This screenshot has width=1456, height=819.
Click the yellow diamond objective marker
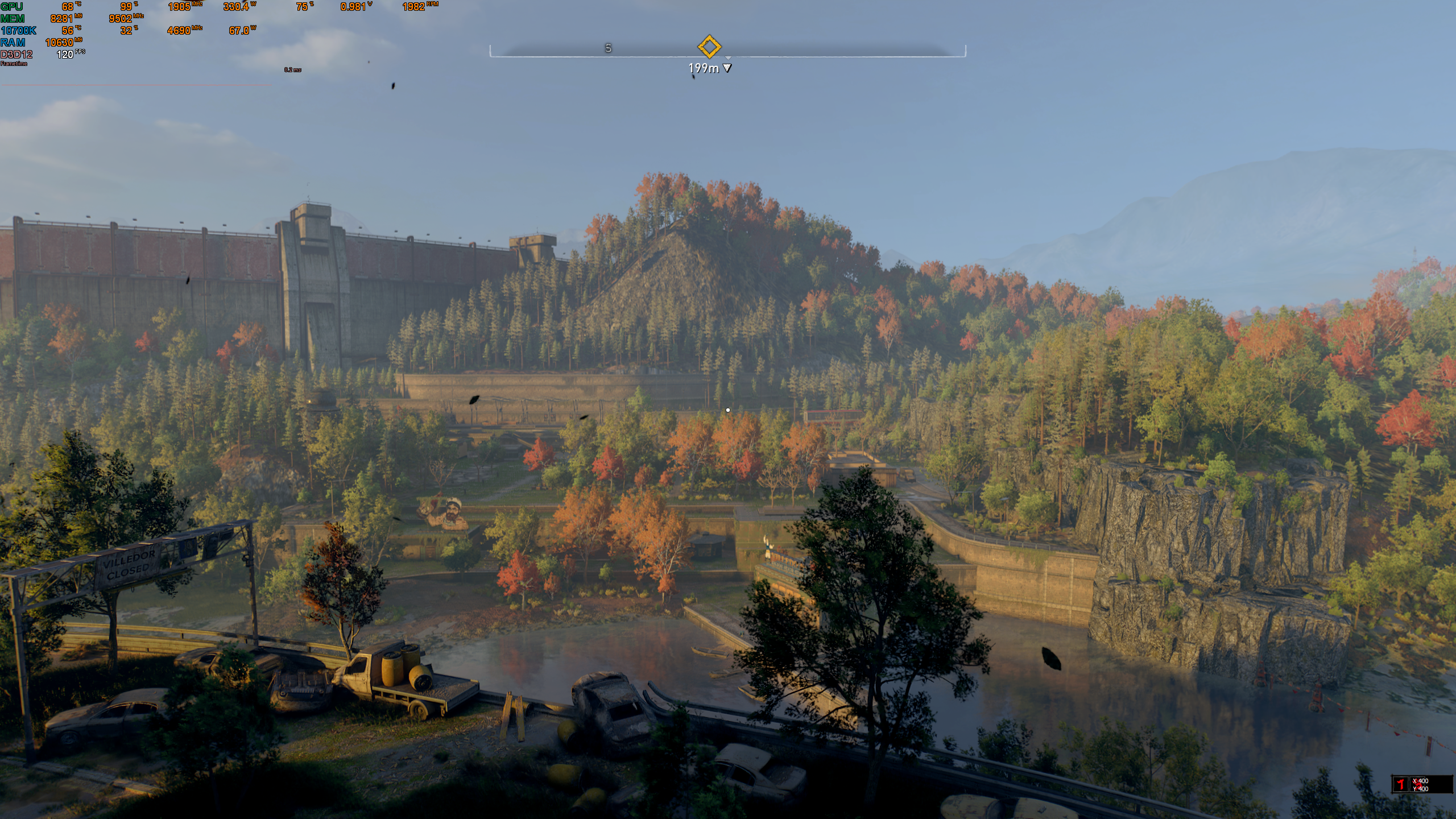tap(709, 47)
